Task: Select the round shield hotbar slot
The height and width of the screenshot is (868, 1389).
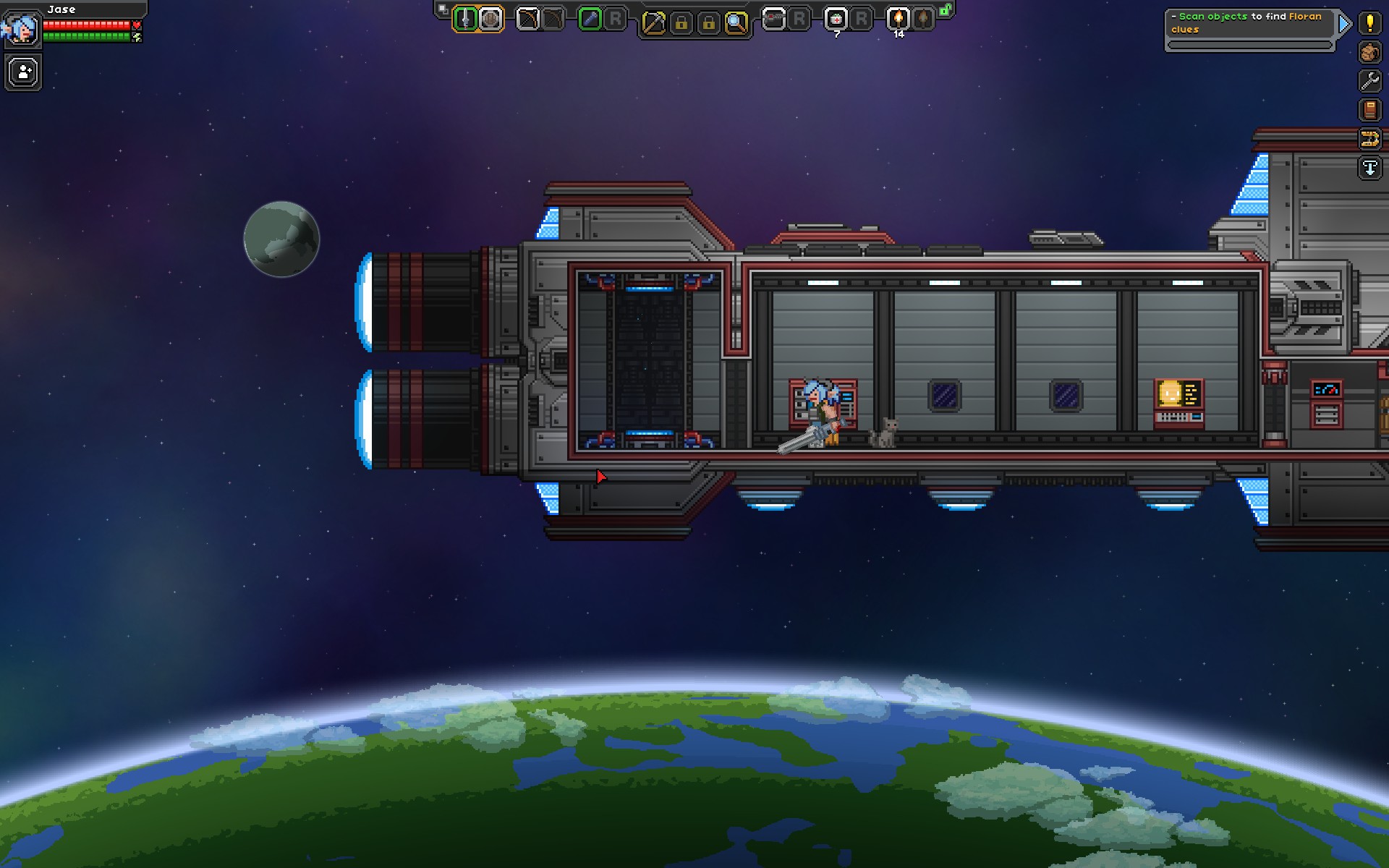Action: click(x=491, y=20)
